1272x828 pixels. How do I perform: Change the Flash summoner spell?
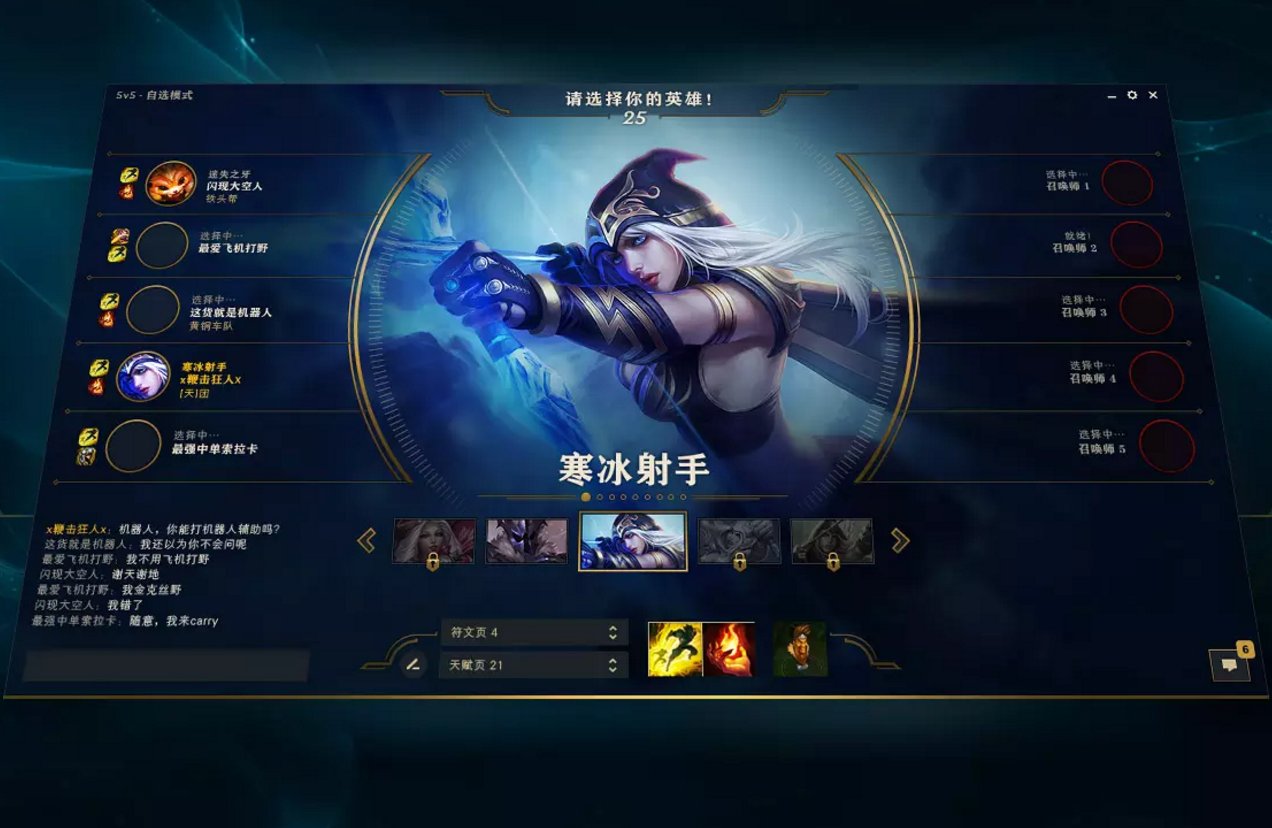[x=675, y=649]
